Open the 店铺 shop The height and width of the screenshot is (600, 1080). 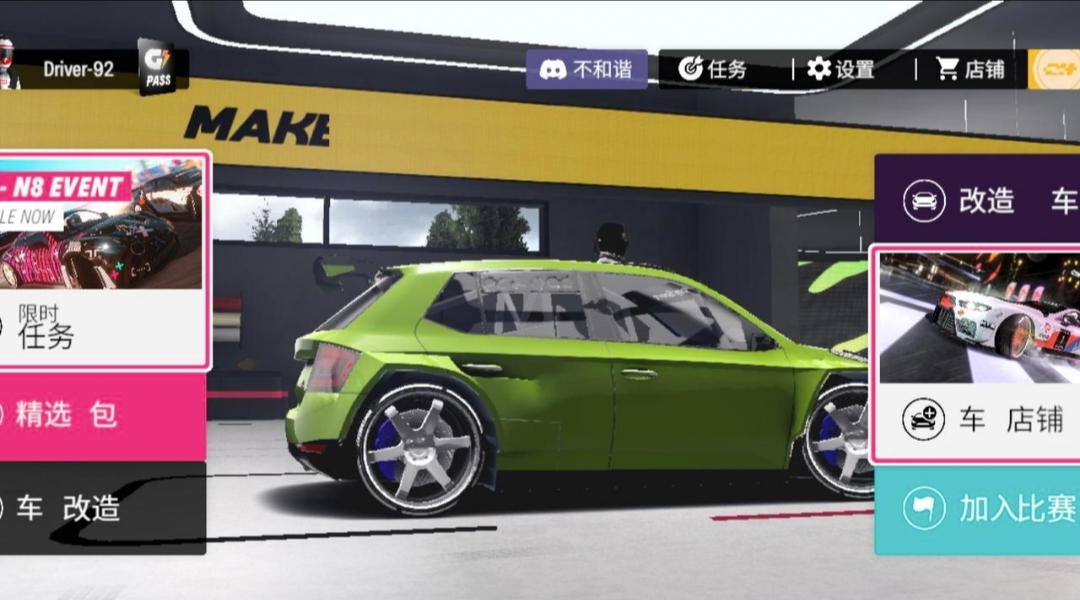tap(970, 69)
